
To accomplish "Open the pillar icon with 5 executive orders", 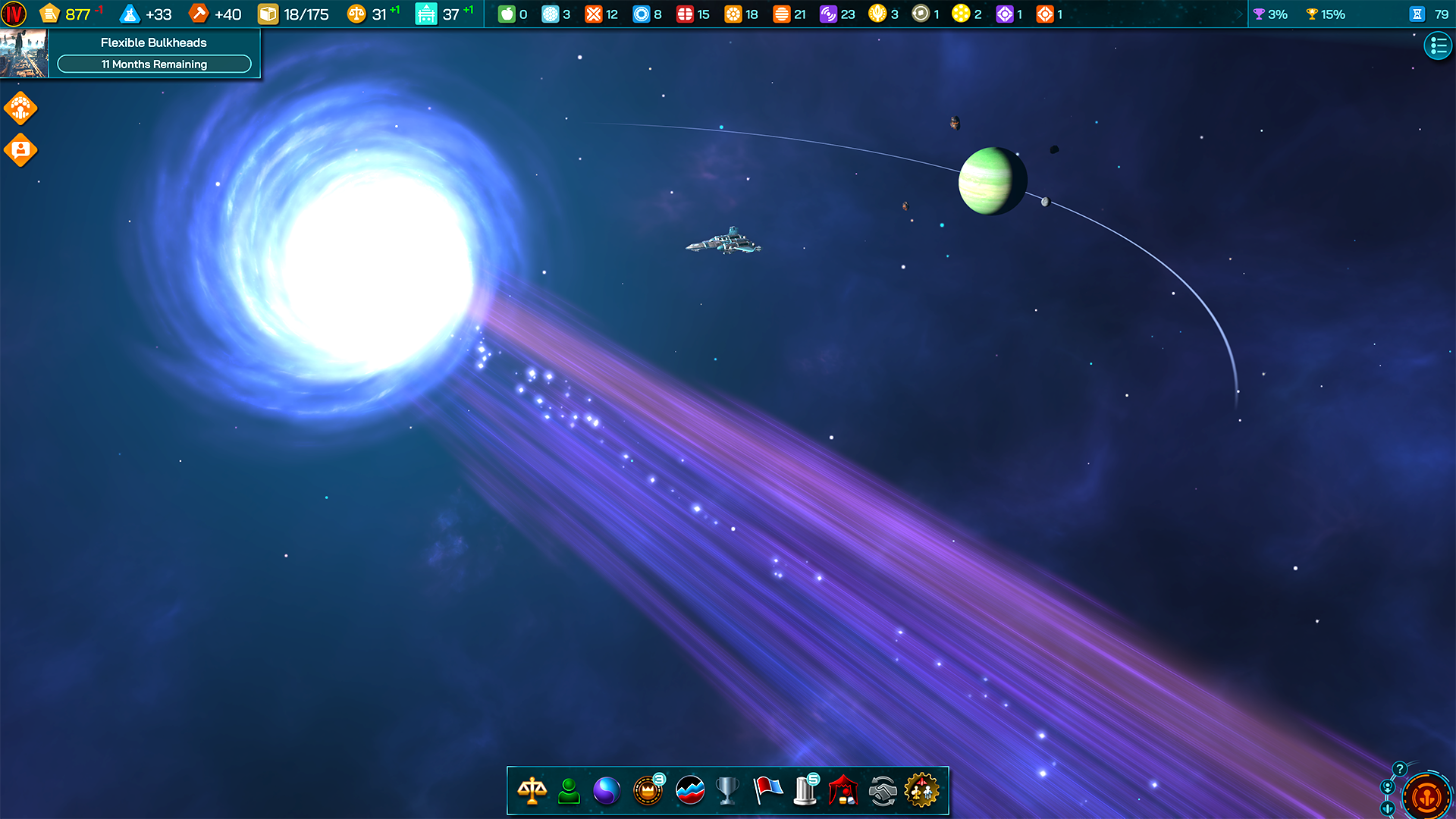I will click(x=806, y=790).
